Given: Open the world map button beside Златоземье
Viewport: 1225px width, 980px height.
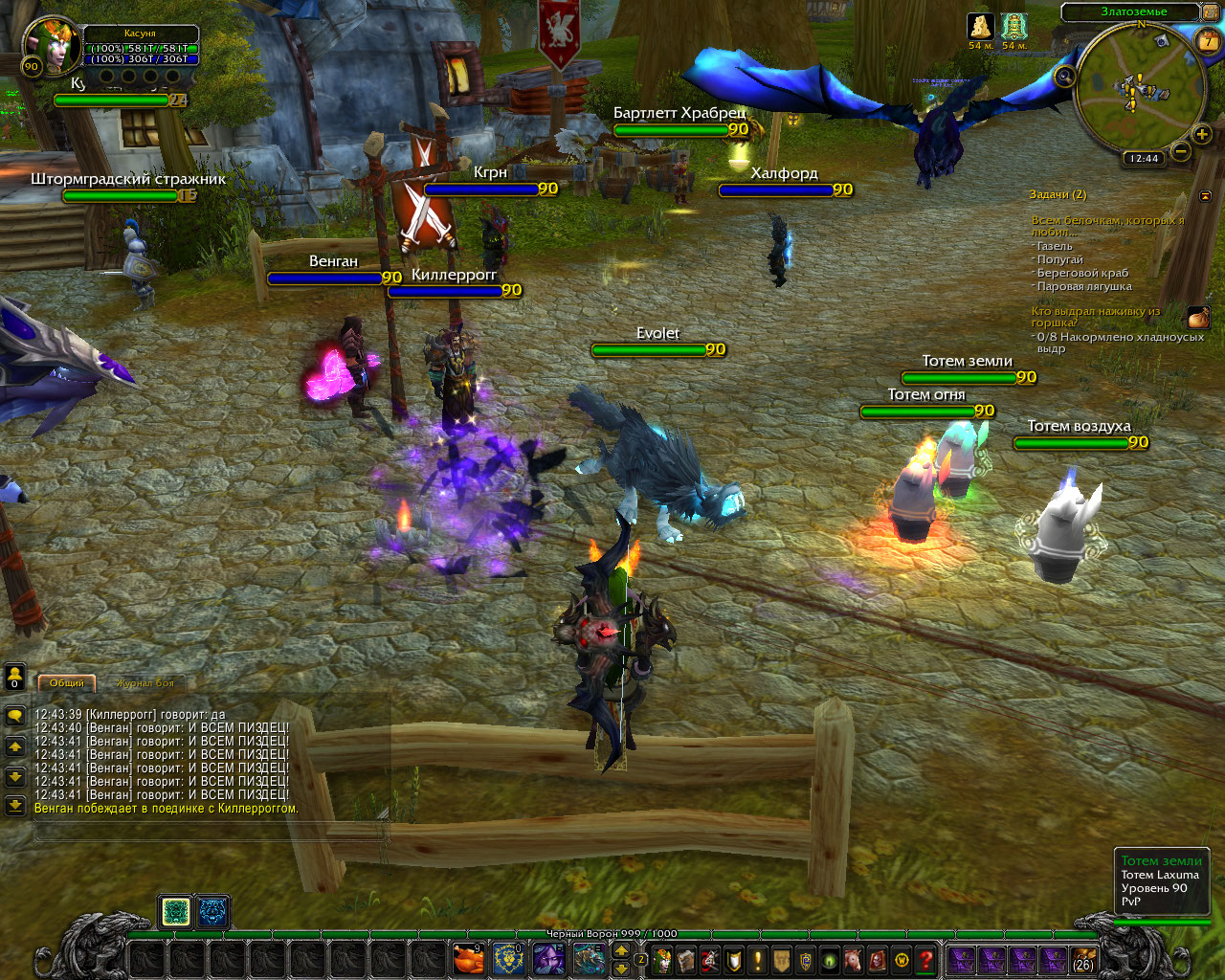Looking at the screenshot, I should click(1209, 11).
